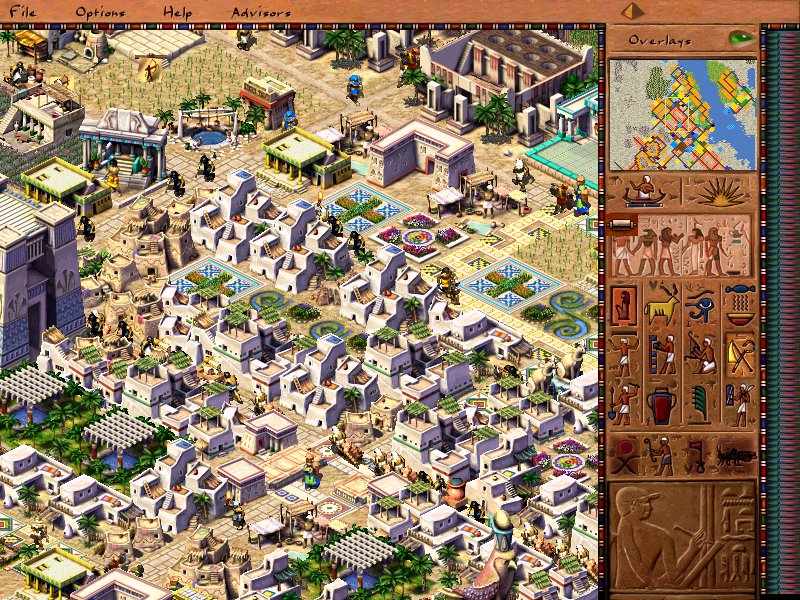Select the crook and flail administration button
This screenshot has width=800, height=600.
point(740,354)
